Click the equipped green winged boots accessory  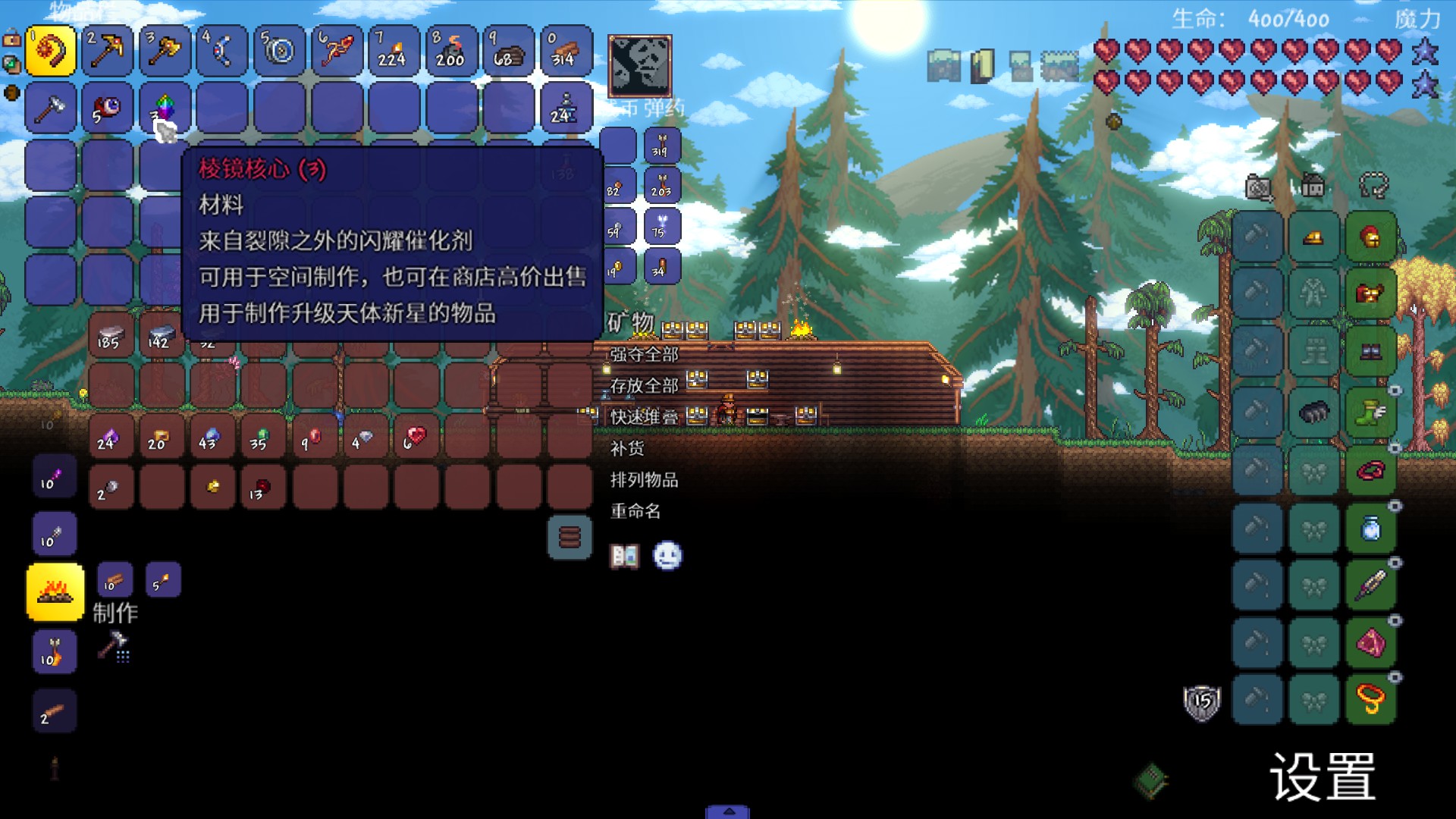(x=1370, y=413)
